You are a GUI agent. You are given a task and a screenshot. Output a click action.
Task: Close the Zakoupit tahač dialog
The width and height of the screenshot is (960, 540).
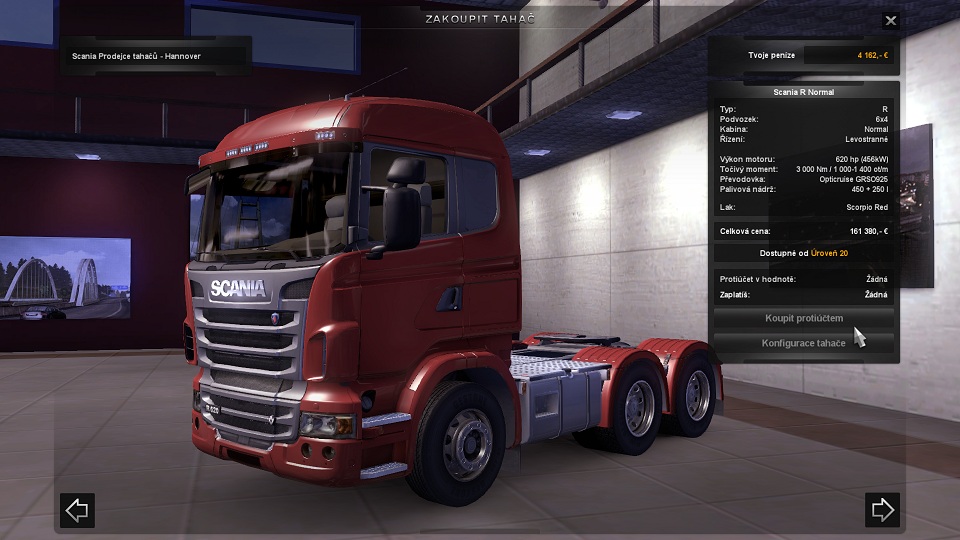[891, 20]
